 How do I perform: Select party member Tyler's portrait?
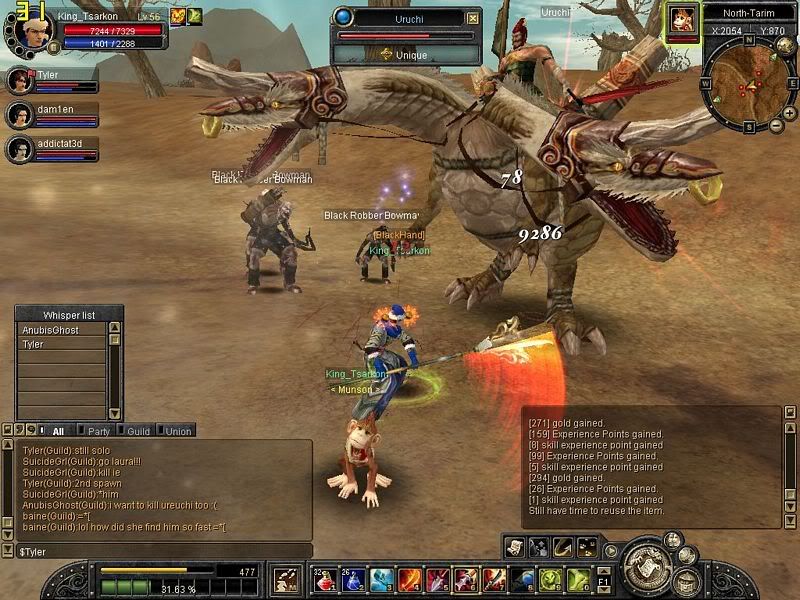pos(19,80)
